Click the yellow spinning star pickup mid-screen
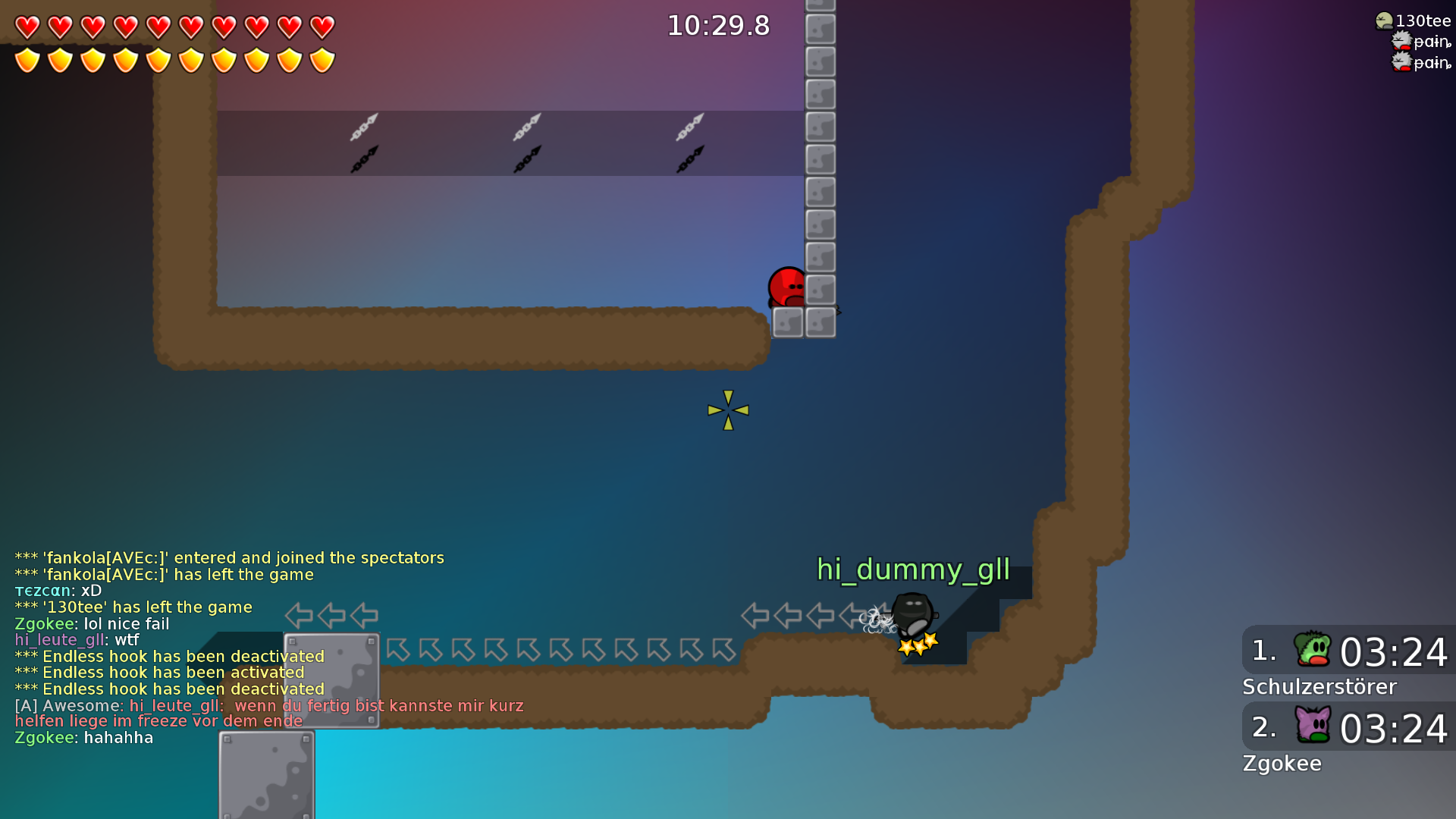Viewport: 1456px width, 819px height. coord(728,409)
